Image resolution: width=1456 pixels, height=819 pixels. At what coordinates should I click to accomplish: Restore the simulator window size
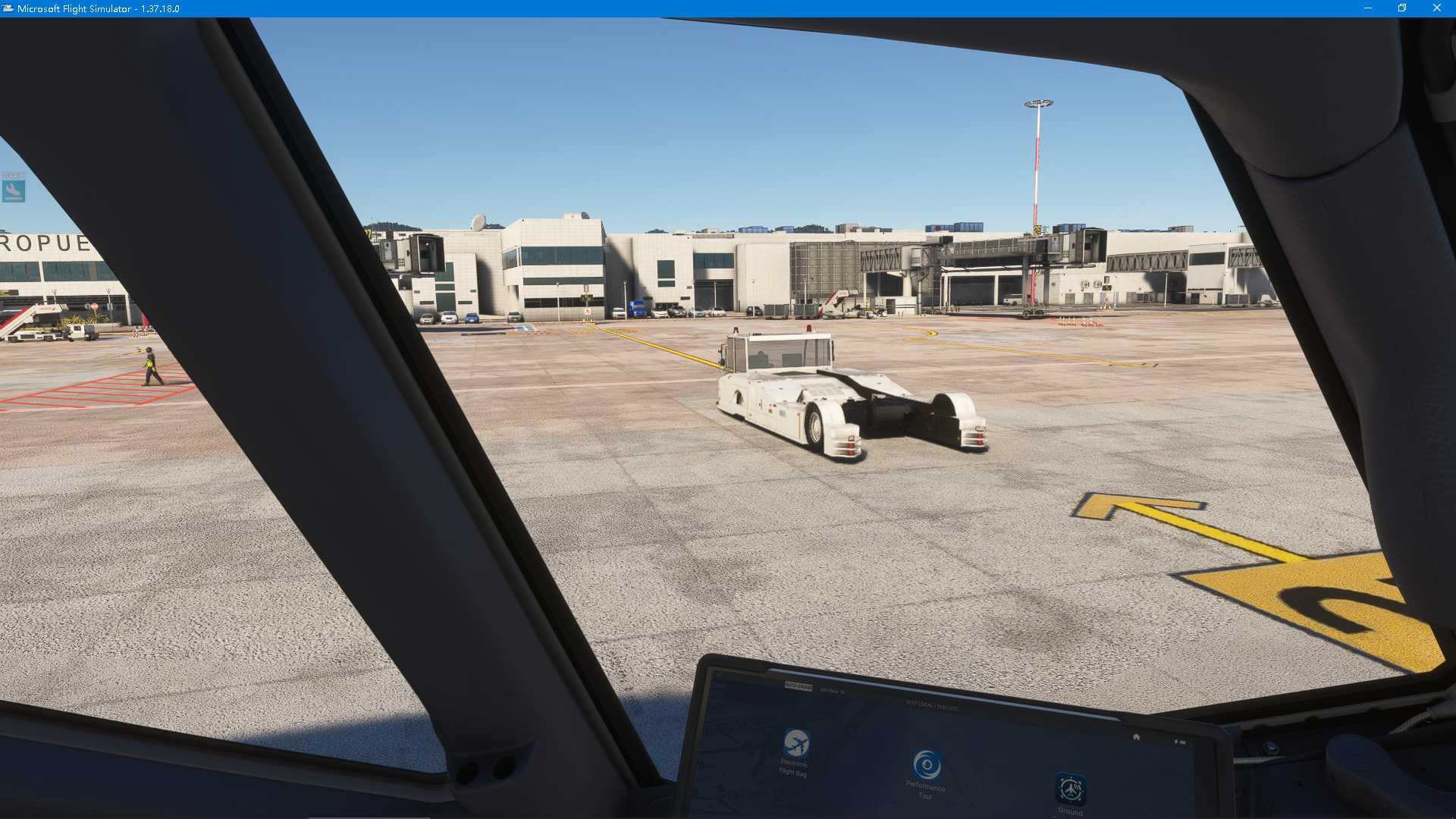click(x=1402, y=8)
